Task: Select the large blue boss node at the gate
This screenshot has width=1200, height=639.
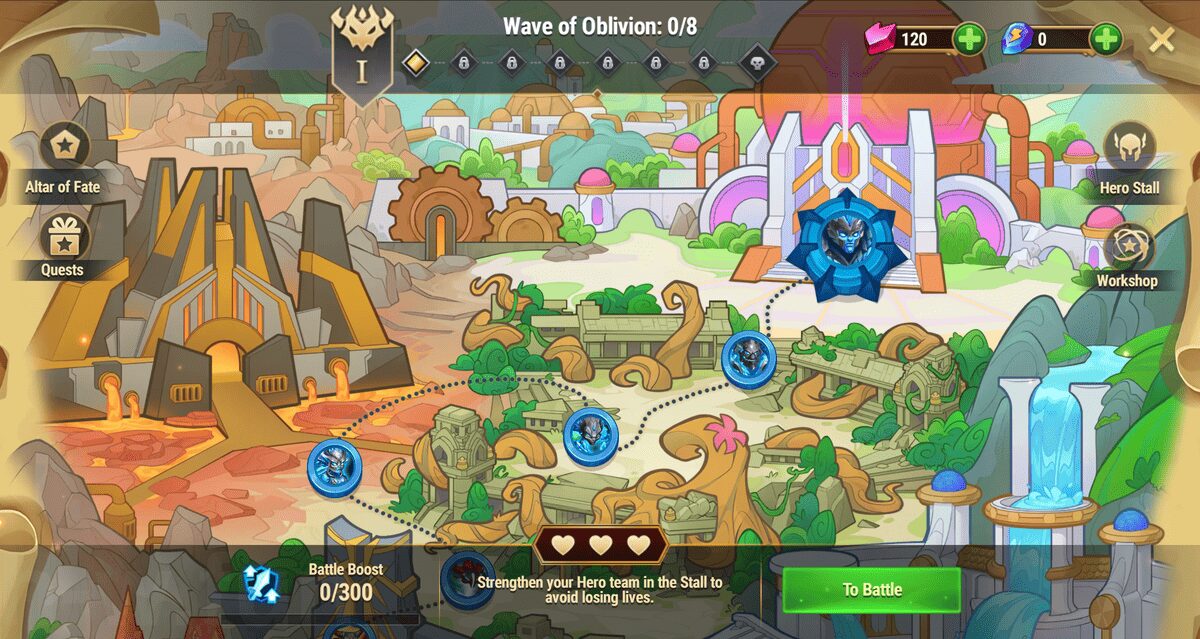Action: click(846, 244)
